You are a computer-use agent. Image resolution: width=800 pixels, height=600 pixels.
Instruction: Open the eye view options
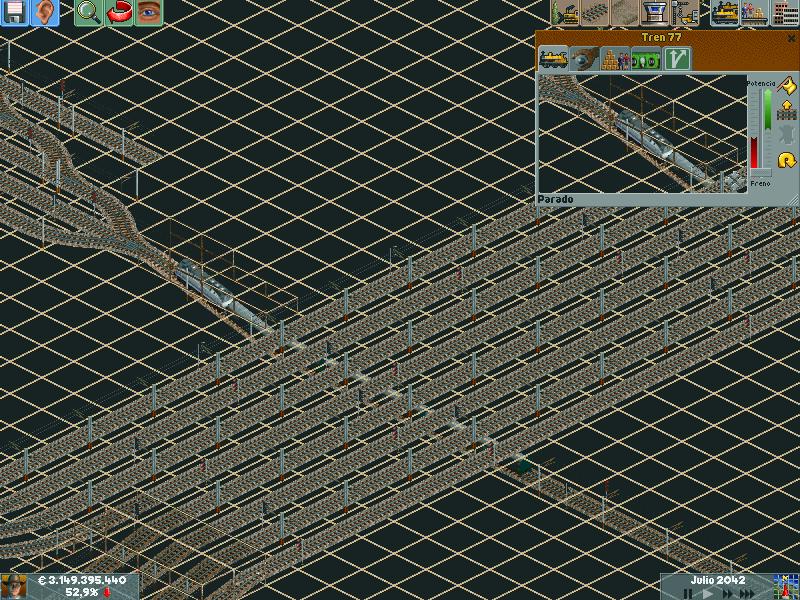(149, 13)
